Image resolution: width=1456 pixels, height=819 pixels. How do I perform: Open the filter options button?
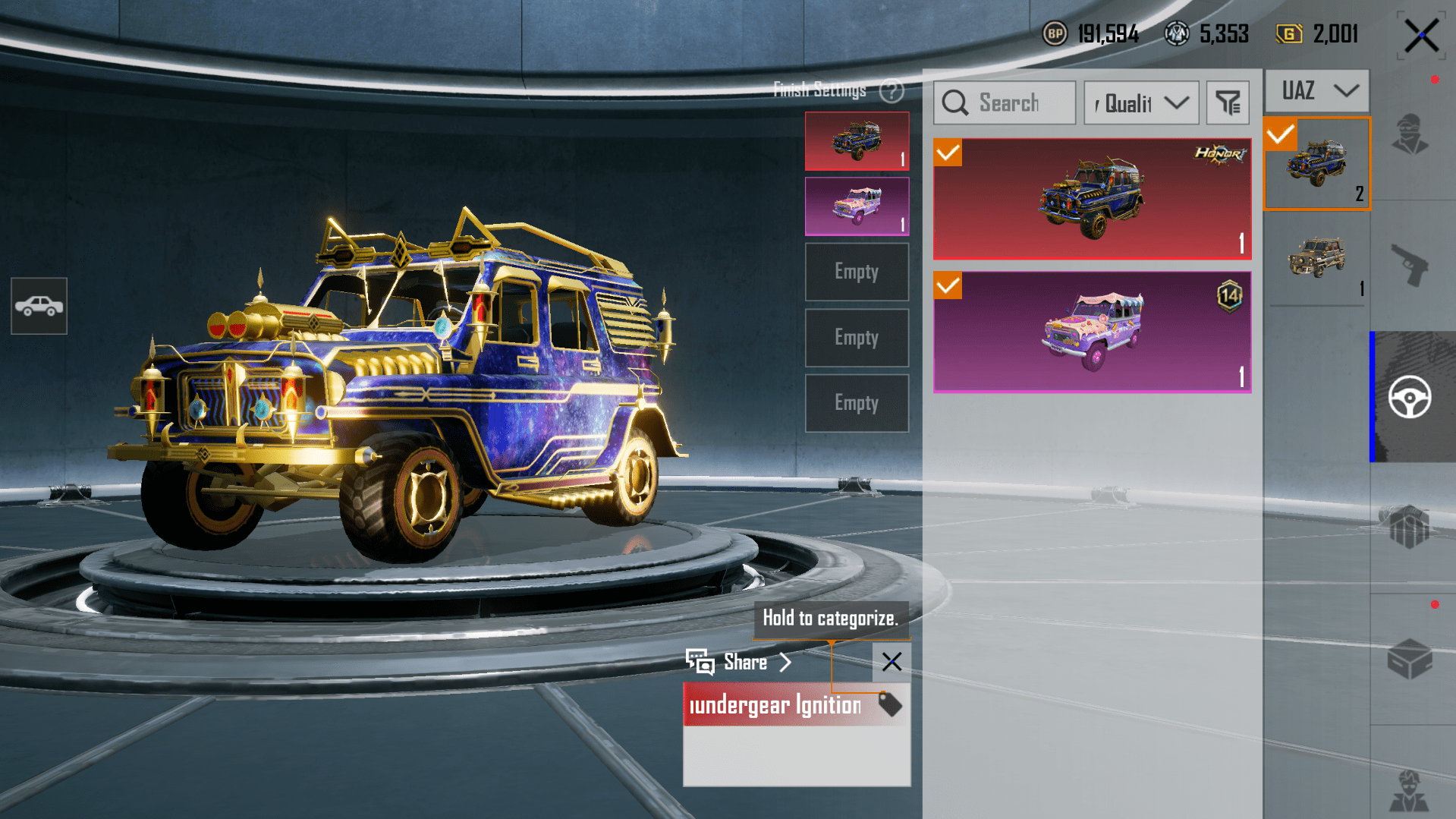(1228, 102)
